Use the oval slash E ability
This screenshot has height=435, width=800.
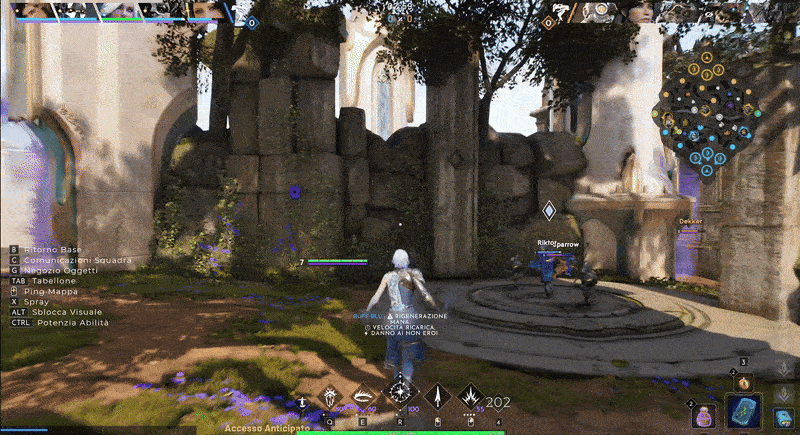point(364,397)
